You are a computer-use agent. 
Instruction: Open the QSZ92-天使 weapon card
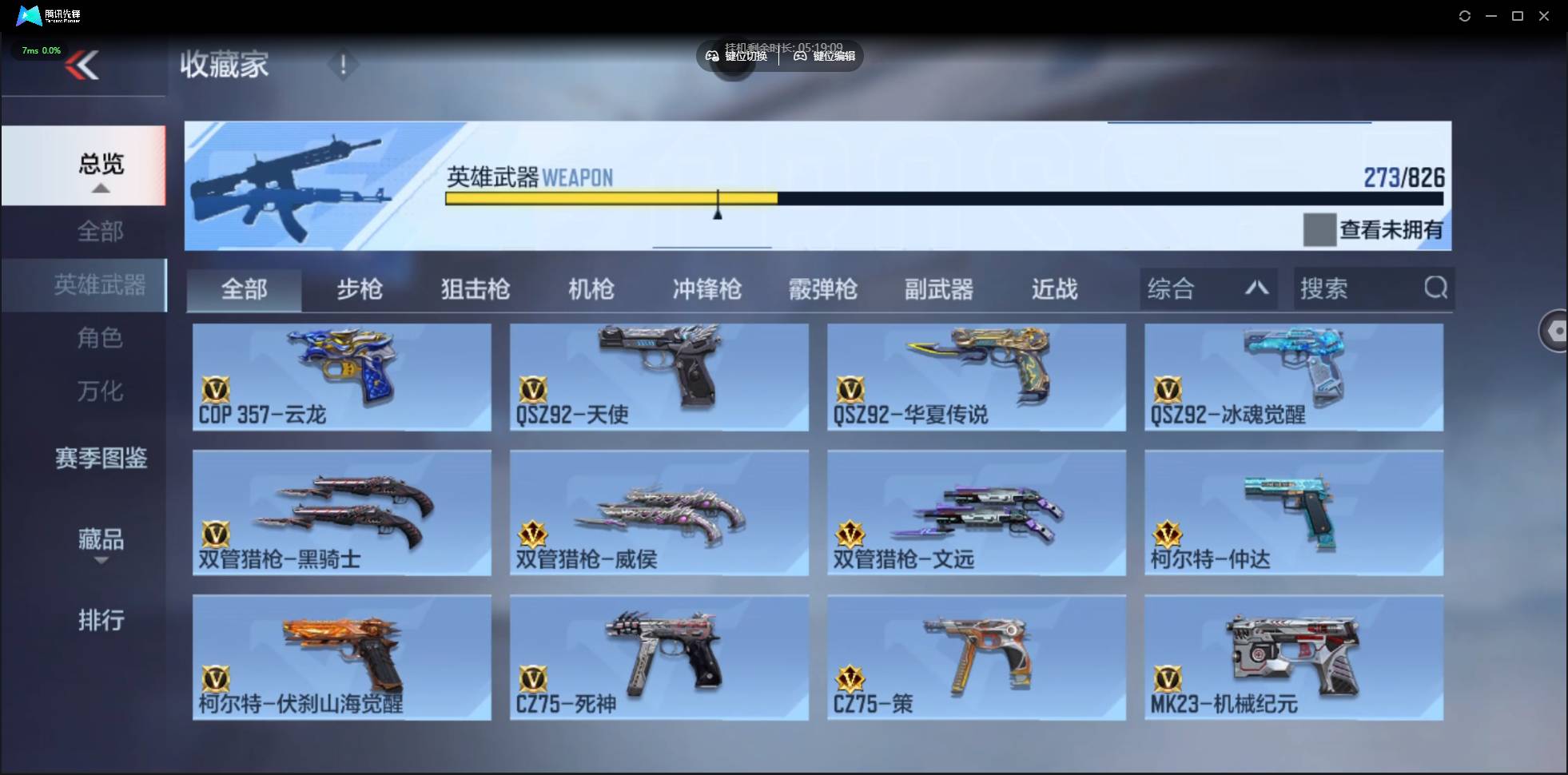(x=658, y=376)
